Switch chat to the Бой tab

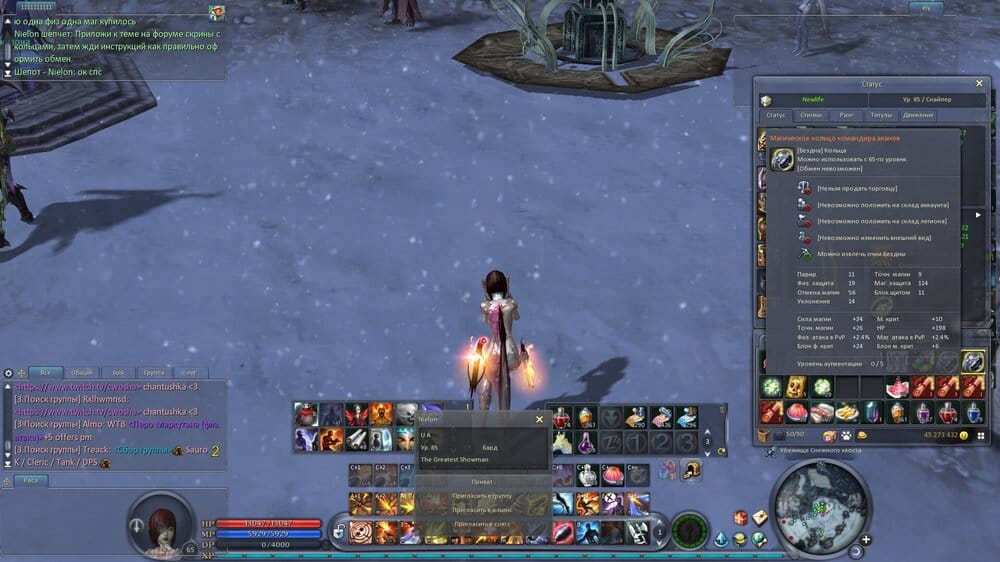118,372
